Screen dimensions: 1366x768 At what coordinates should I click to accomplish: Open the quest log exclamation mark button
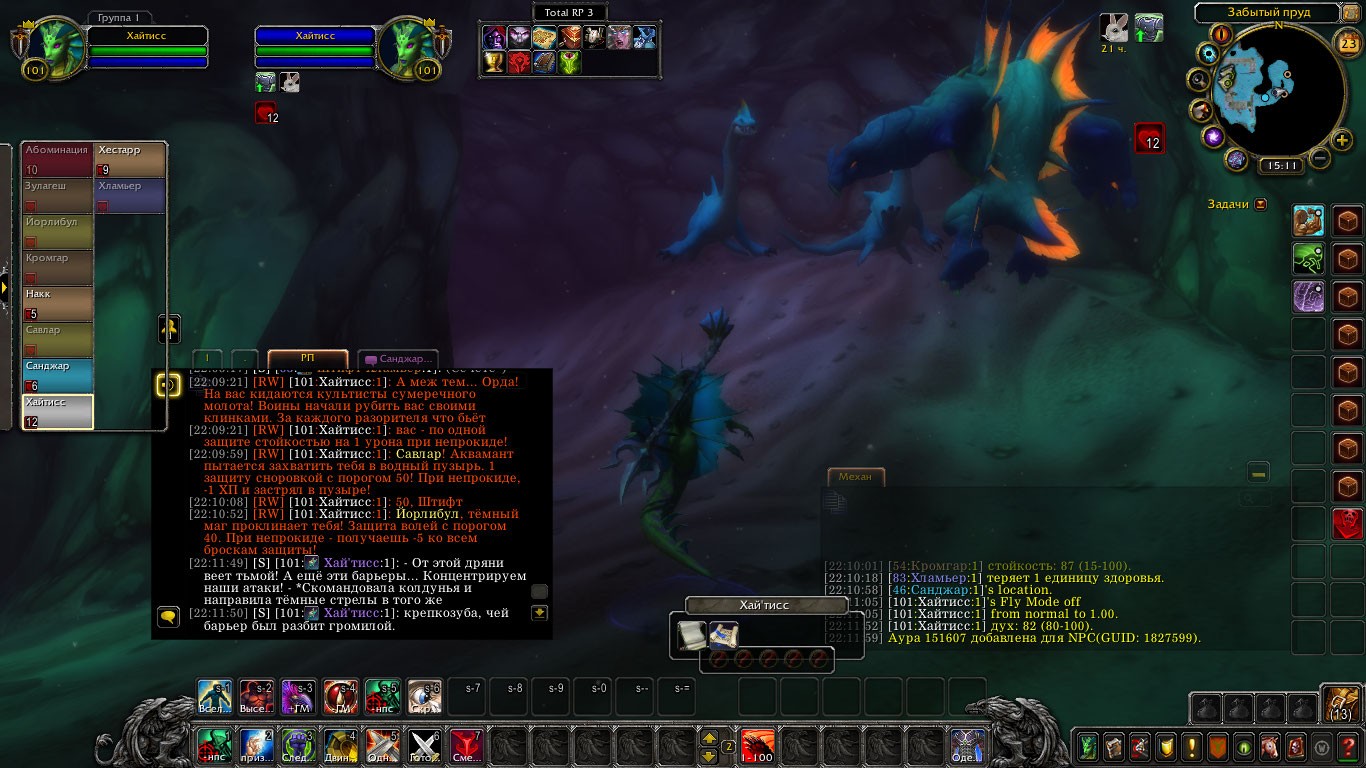pos(1191,747)
